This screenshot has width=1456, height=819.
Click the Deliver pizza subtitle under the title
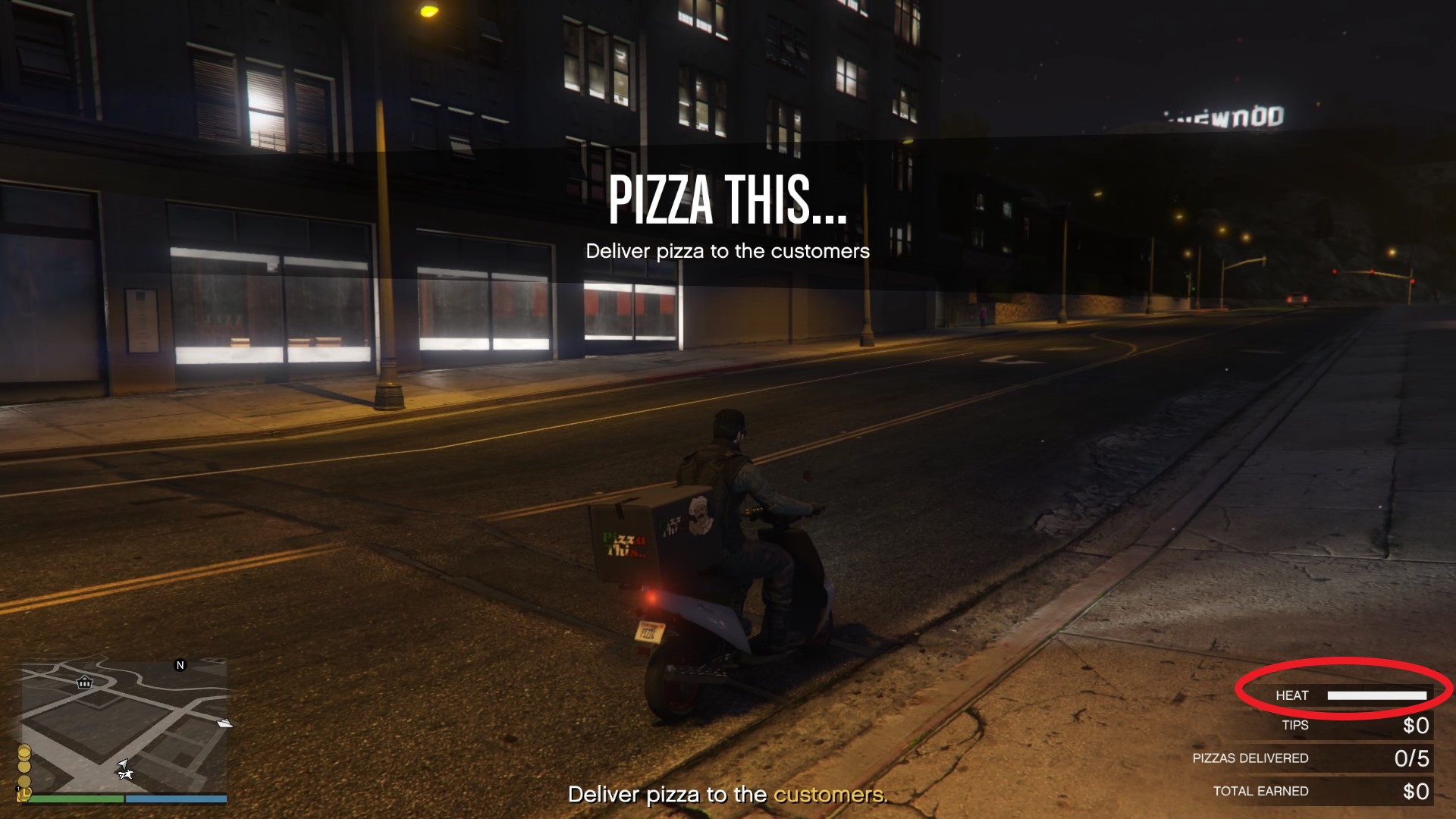click(x=728, y=251)
